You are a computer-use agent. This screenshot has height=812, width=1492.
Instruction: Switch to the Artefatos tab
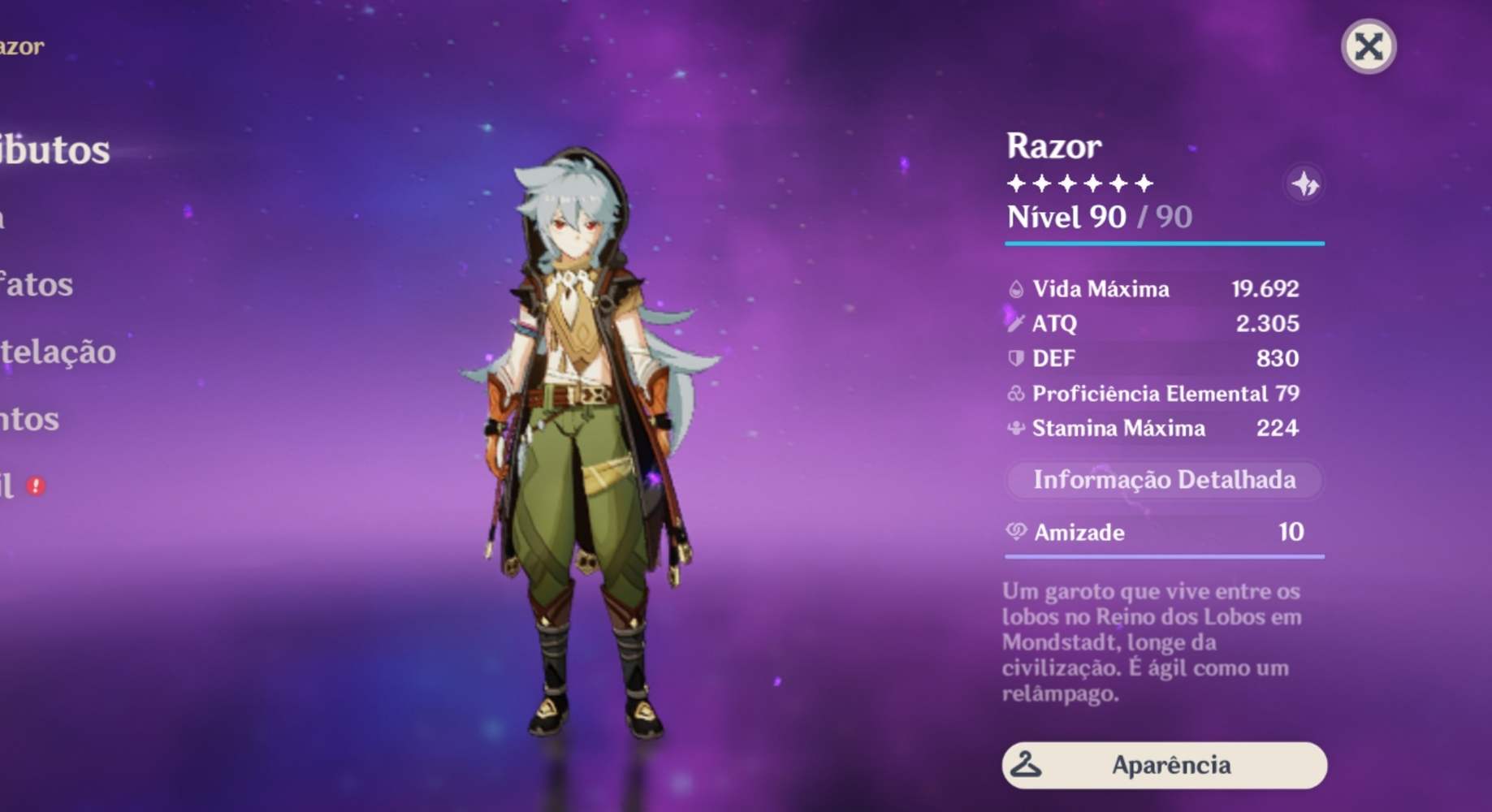(37, 284)
